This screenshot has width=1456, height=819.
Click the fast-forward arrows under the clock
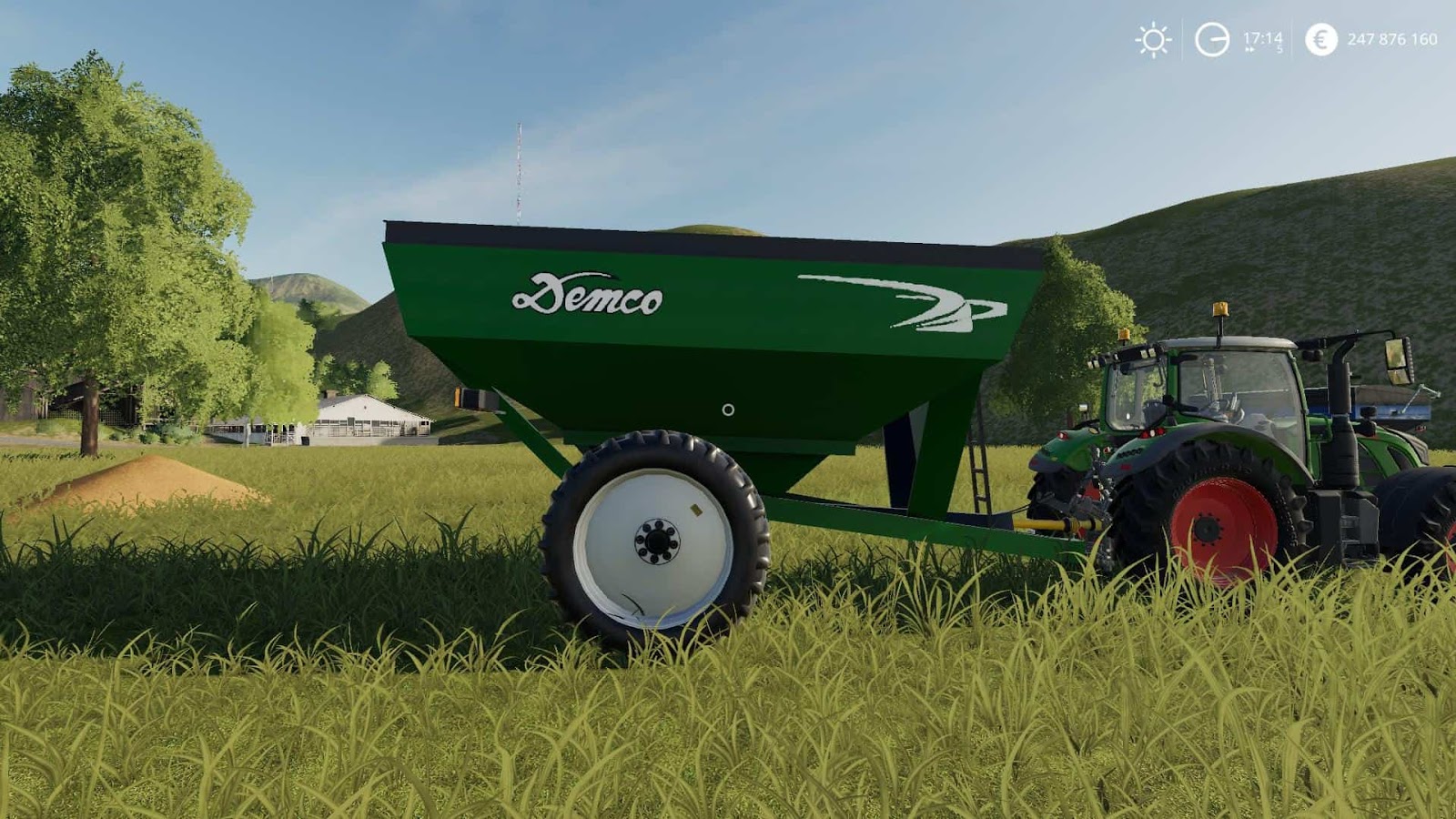click(x=1250, y=49)
